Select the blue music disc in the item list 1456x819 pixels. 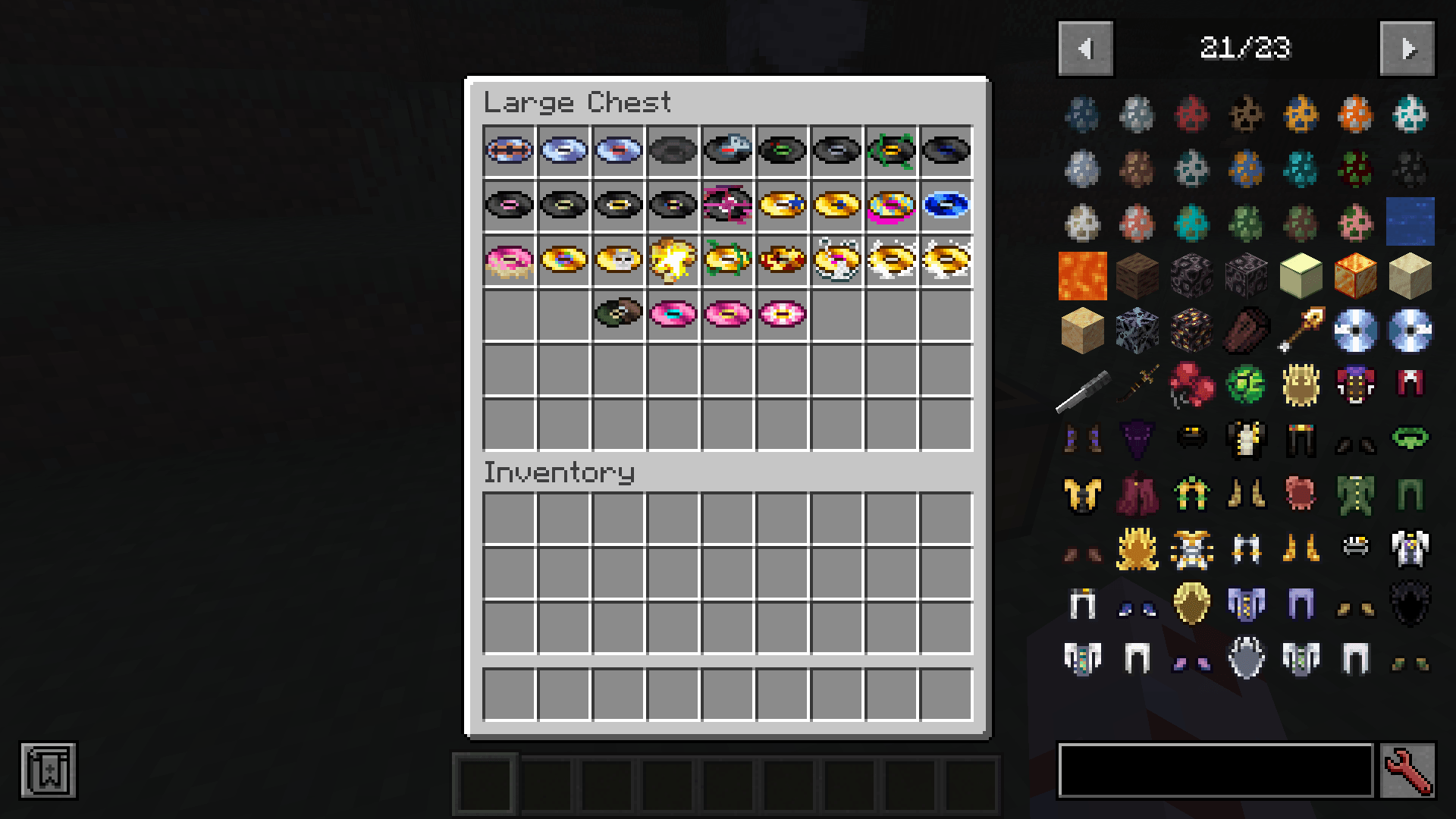[x=1354, y=329]
